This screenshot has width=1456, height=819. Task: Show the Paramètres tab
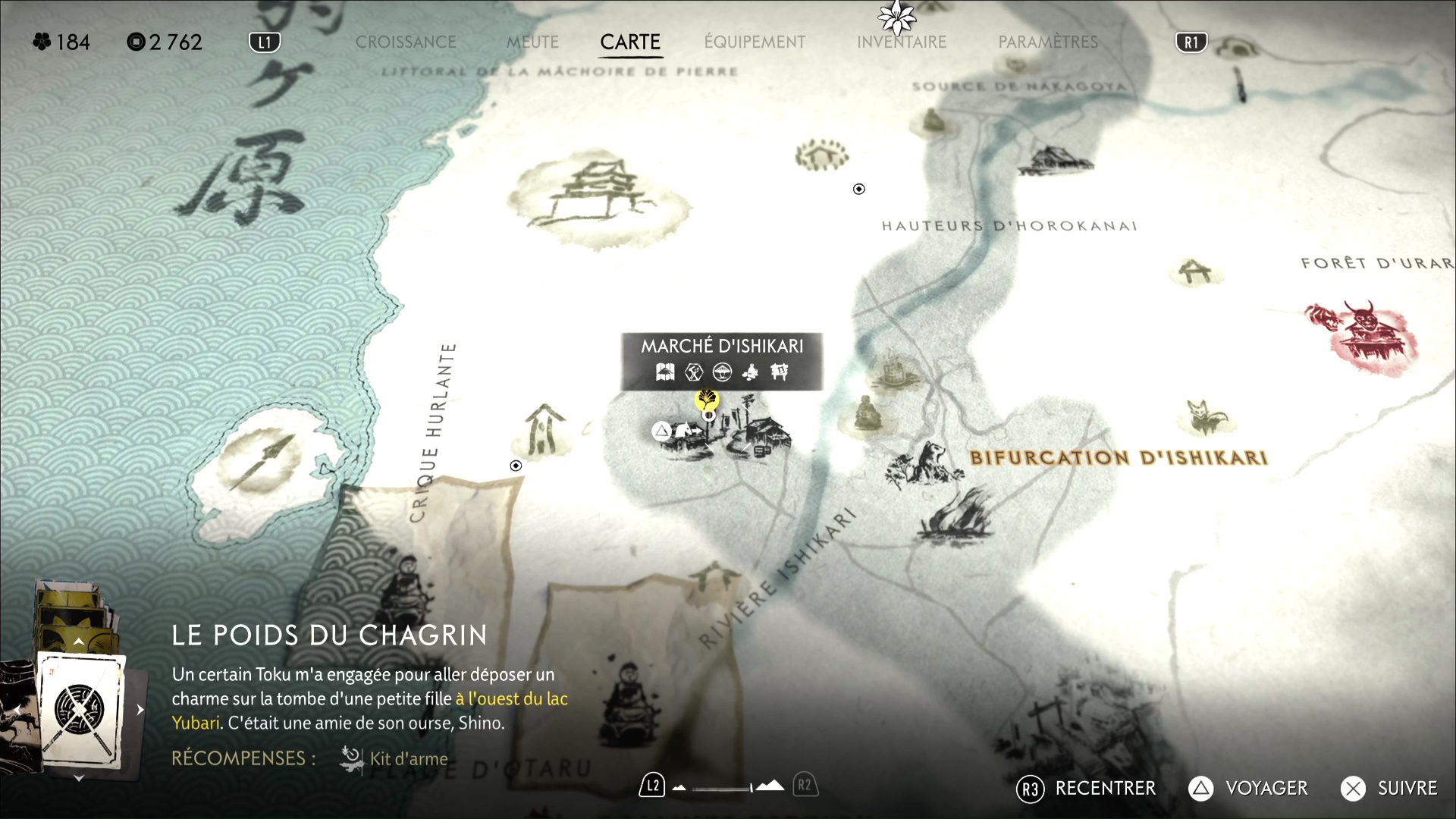[1048, 42]
